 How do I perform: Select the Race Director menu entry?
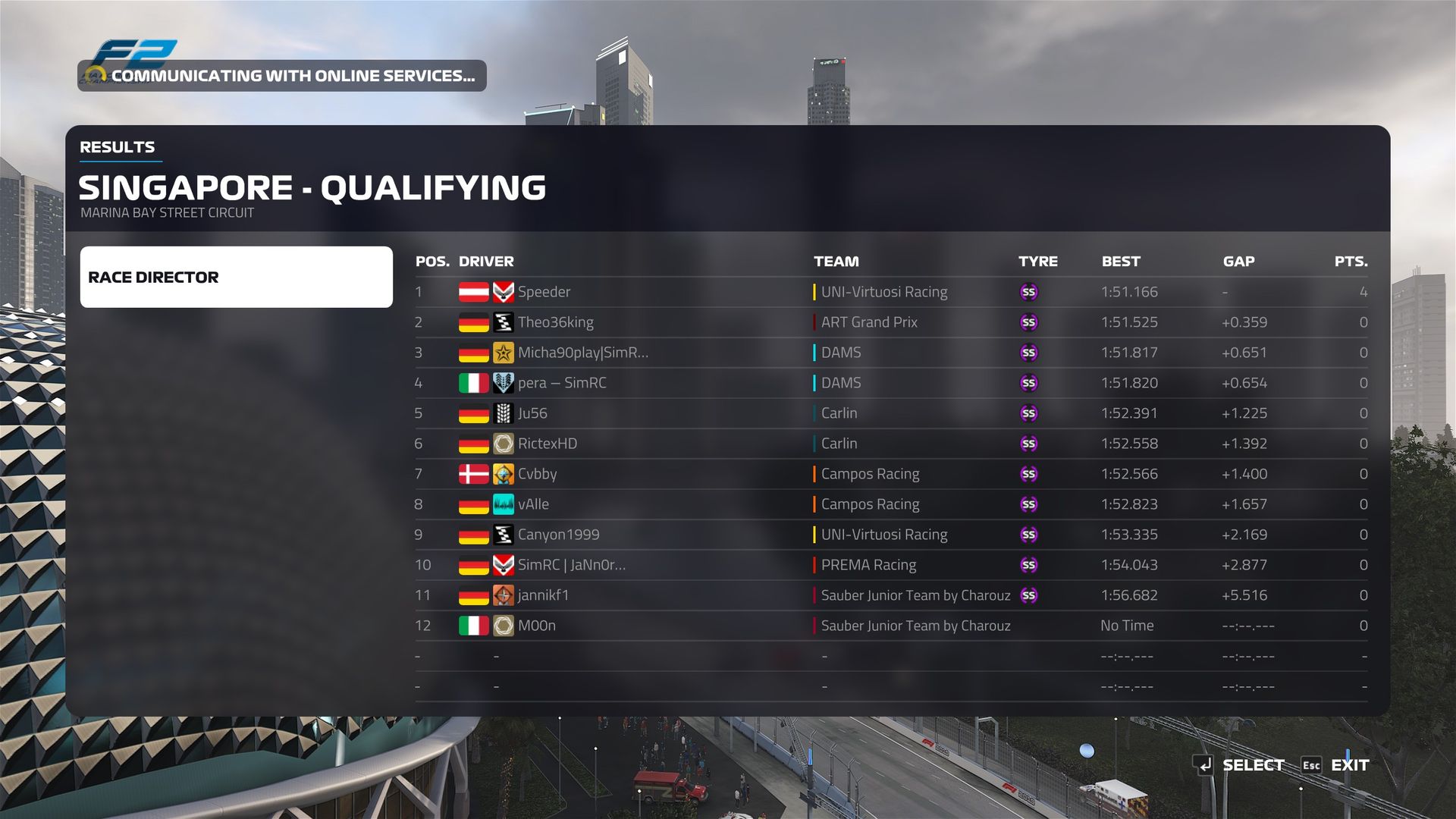click(x=236, y=277)
